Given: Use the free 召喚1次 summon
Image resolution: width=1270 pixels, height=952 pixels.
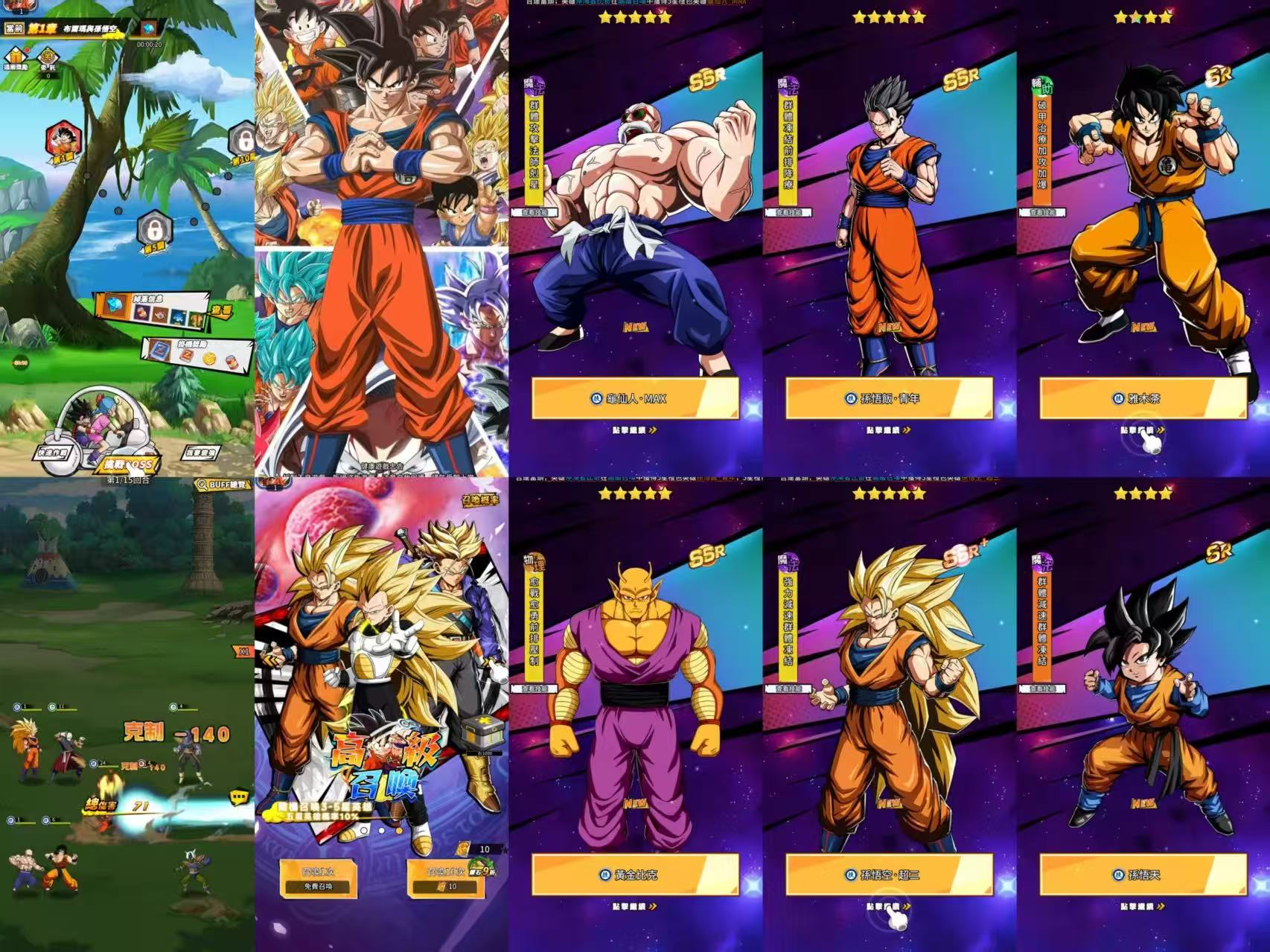Looking at the screenshot, I should pyautogui.click(x=318, y=878).
